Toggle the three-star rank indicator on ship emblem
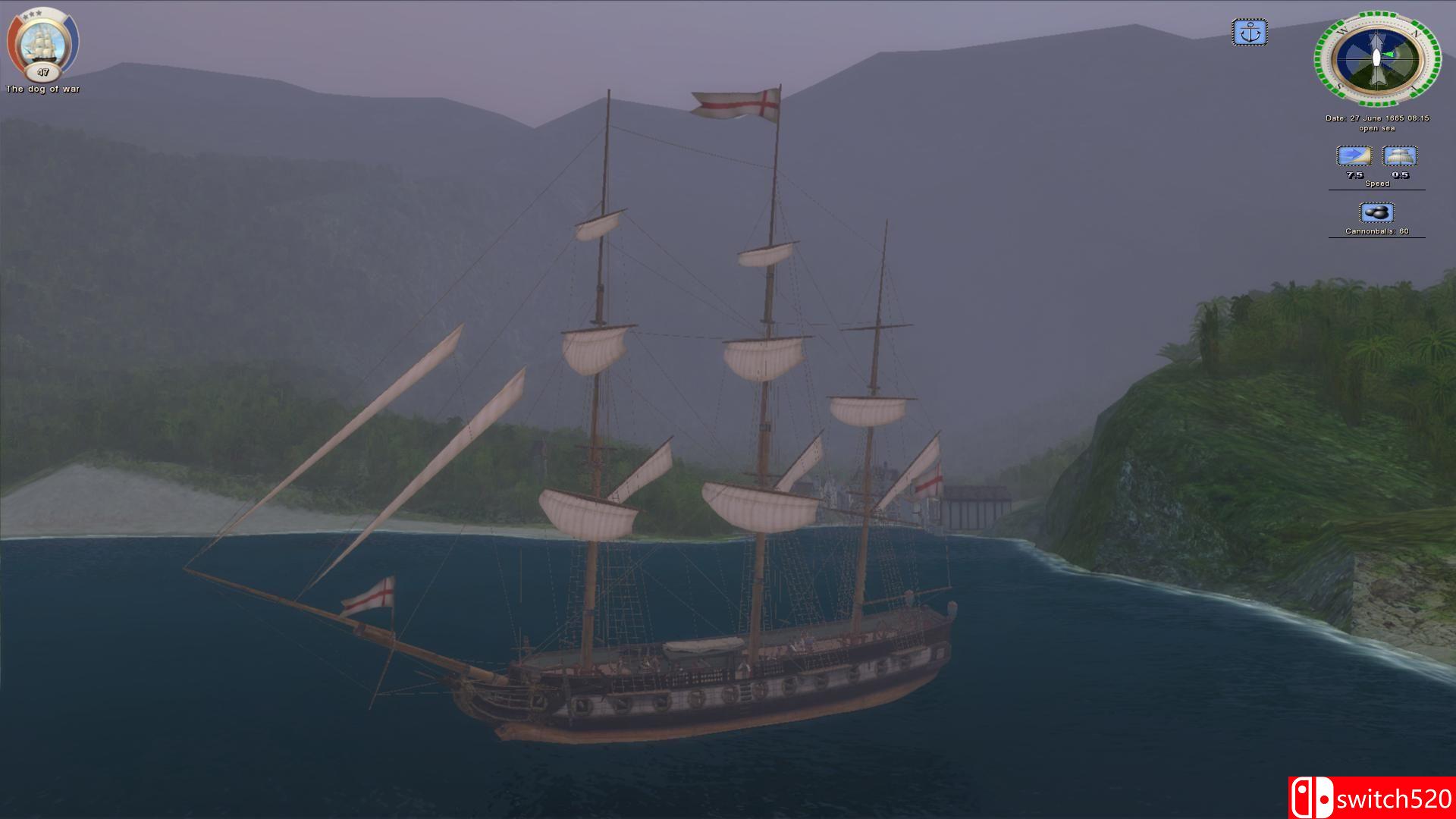The height and width of the screenshot is (819, 1456). point(32,14)
